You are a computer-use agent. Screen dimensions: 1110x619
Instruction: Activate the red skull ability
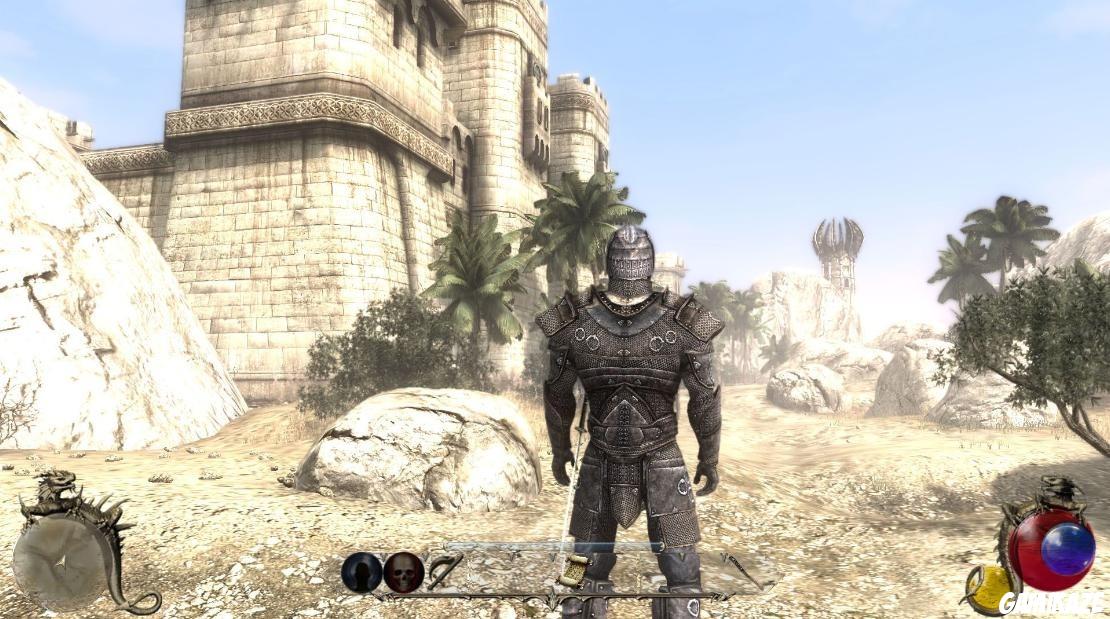[404, 572]
